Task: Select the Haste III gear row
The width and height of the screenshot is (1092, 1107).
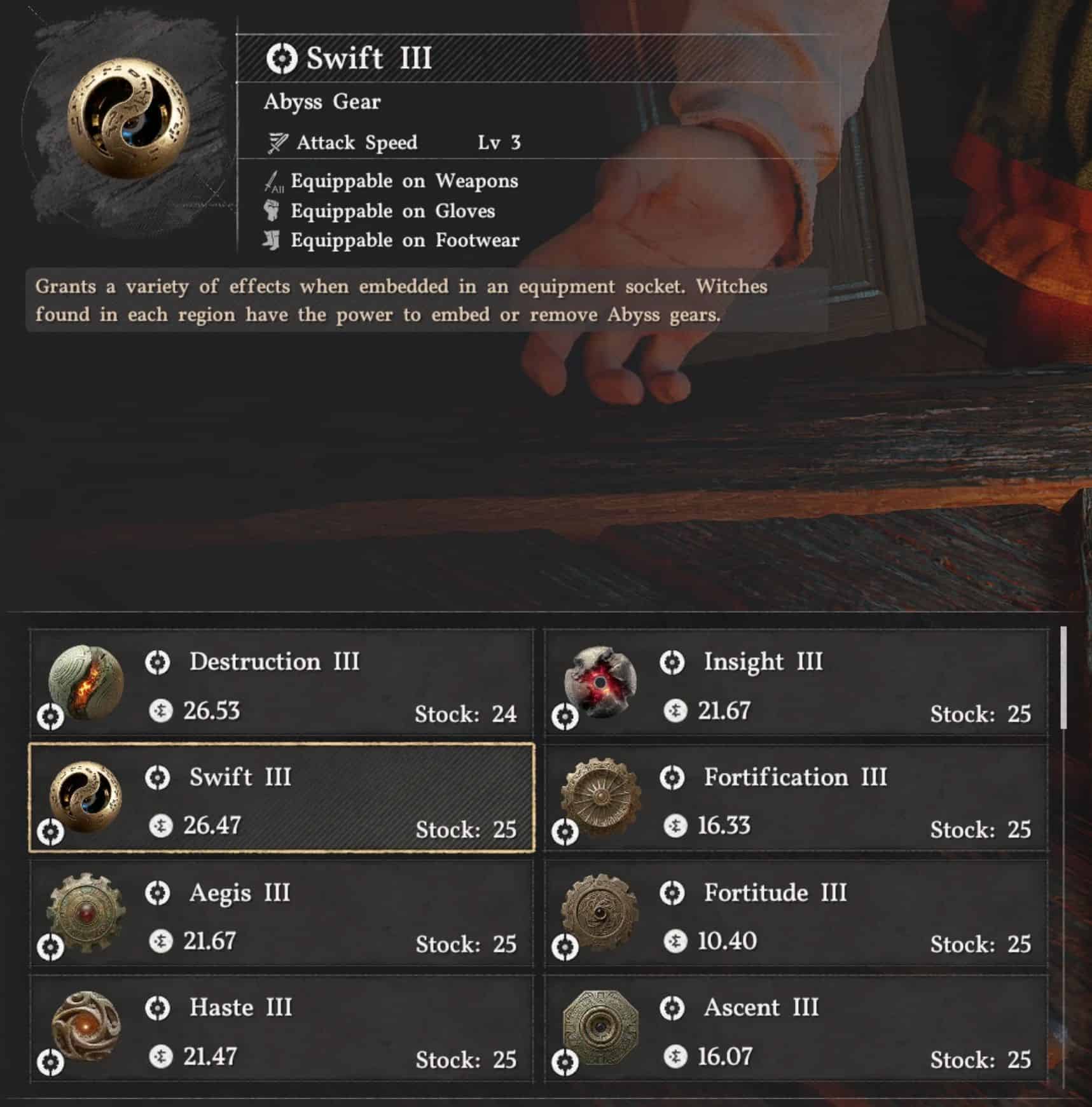Action: [281, 1029]
